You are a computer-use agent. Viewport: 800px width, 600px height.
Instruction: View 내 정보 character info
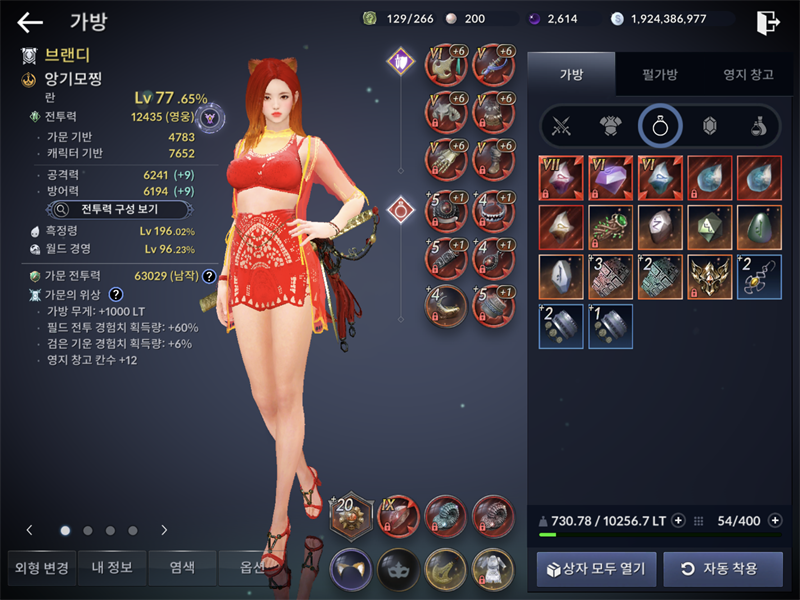pyautogui.click(x=112, y=568)
